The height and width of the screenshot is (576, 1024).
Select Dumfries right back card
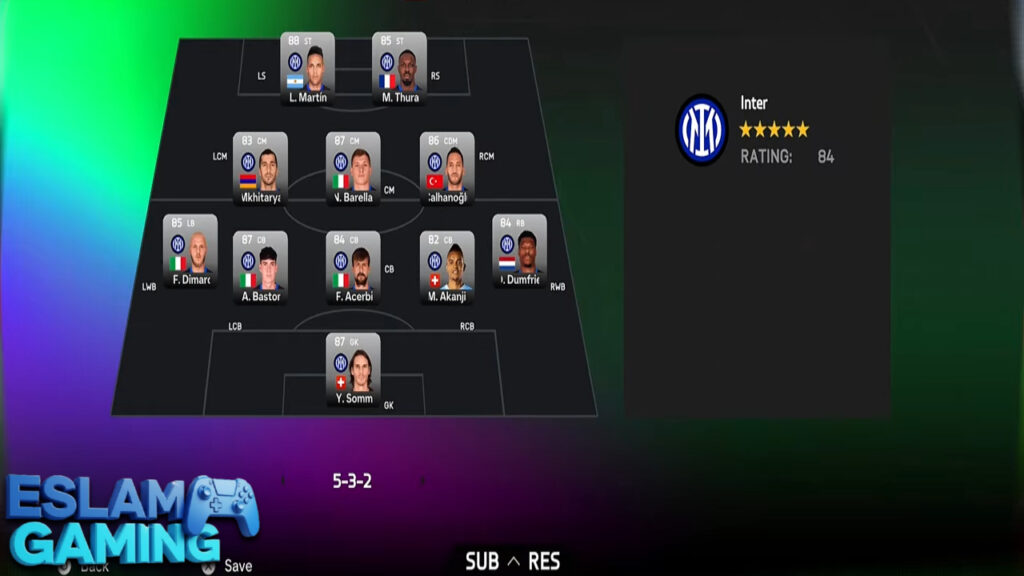pyautogui.click(x=519, y=250)
